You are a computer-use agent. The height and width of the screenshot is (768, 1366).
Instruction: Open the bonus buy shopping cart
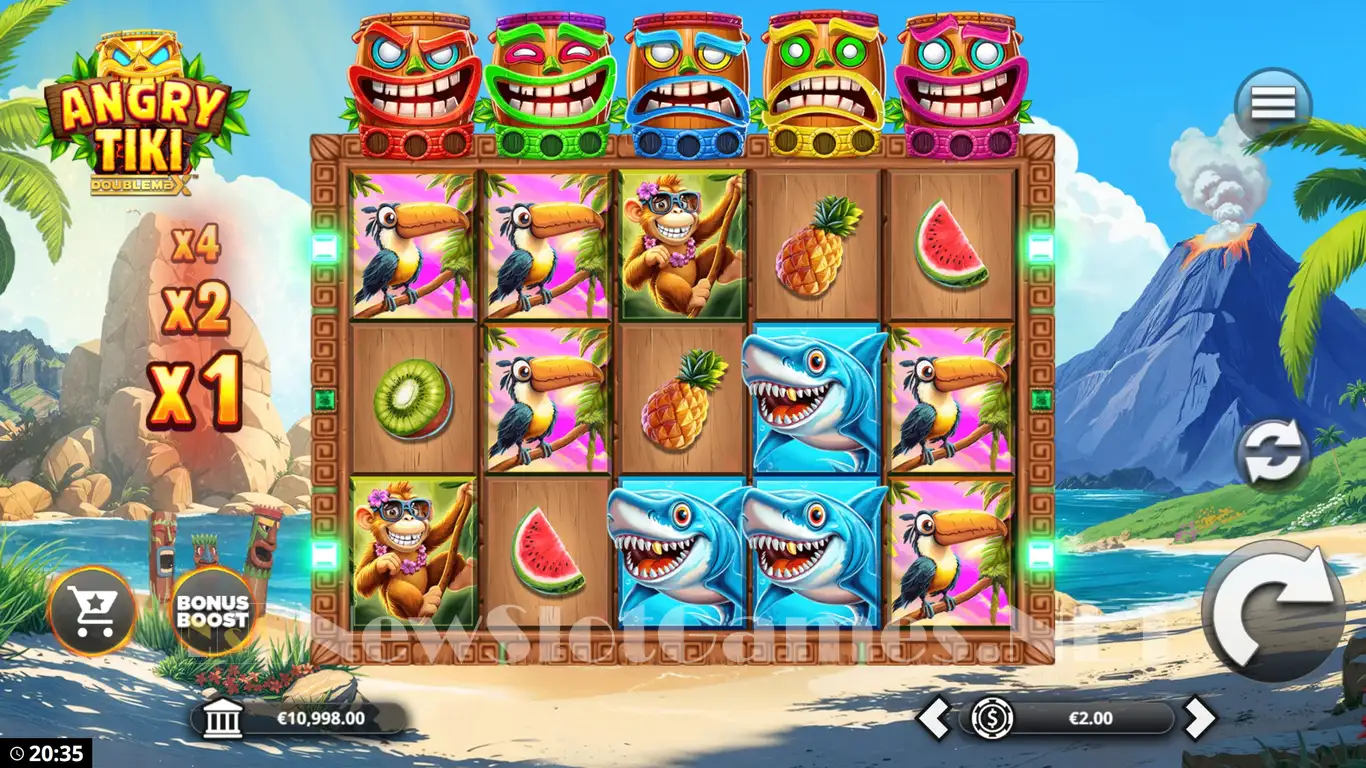tap(91, 610)
